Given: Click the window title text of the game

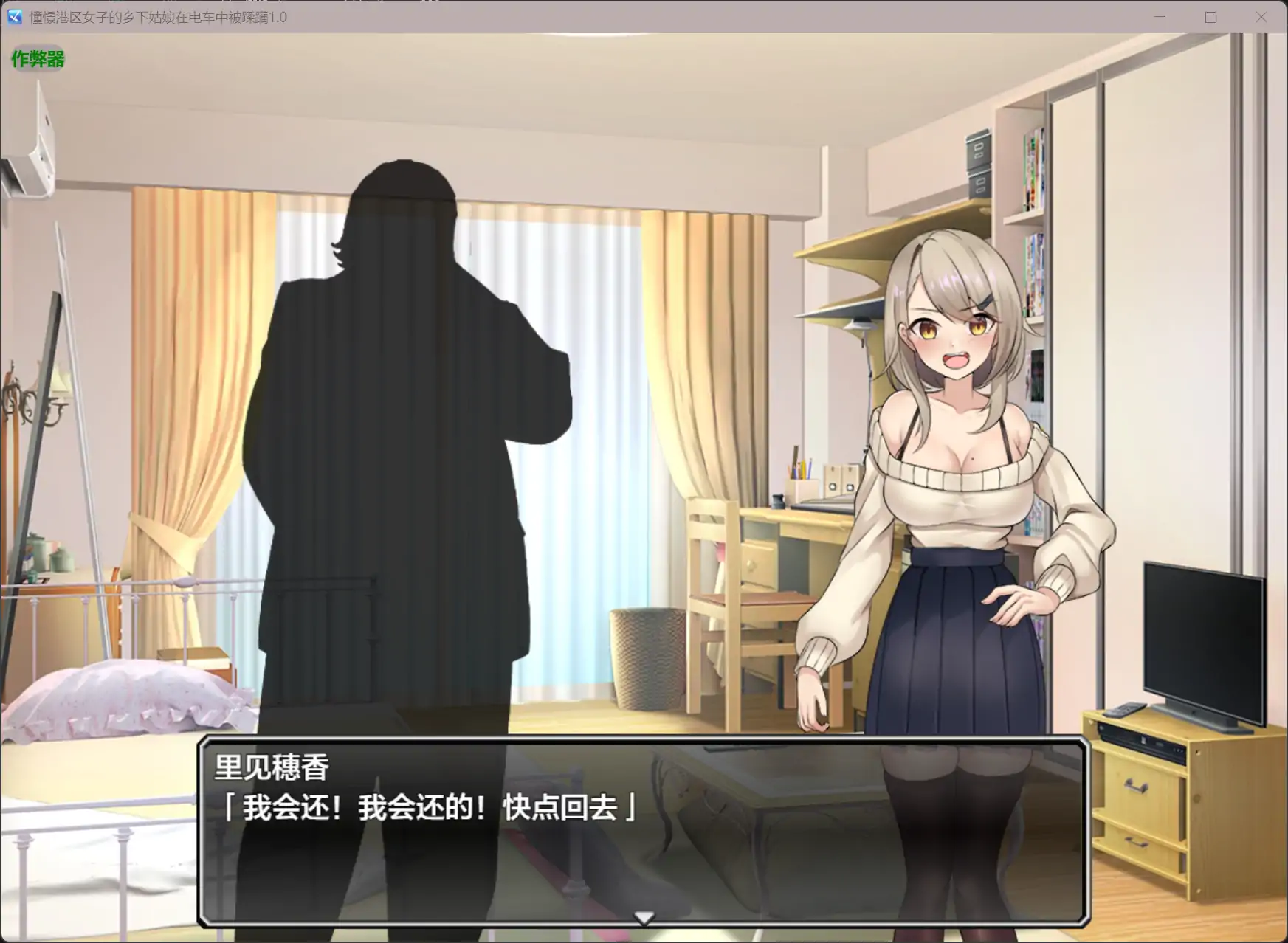Looking at the screenshot, I should [155, 18].
